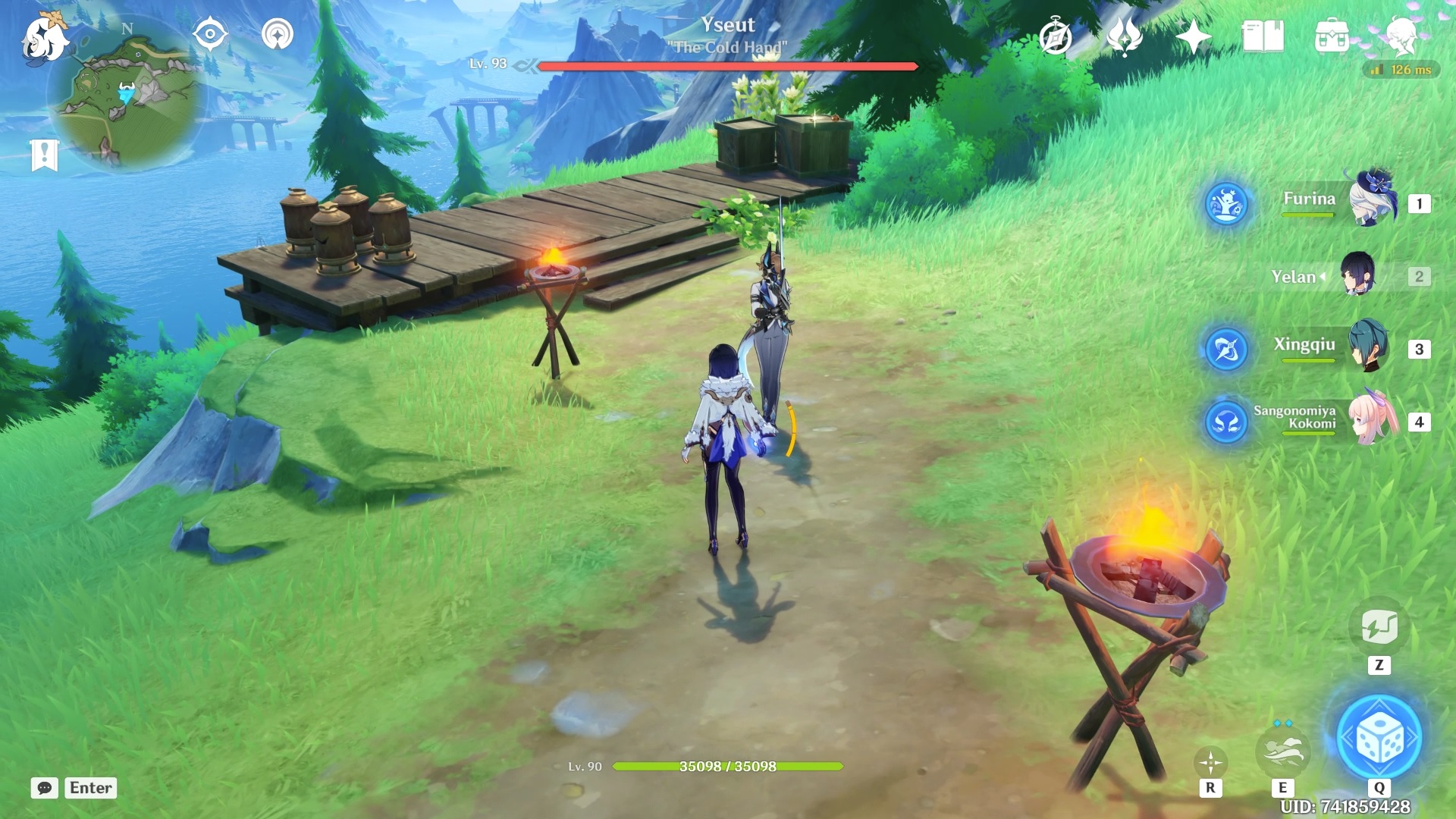Screen dimensions: 1456x819
Task: Open the Adventurer Handbook book icon
Action: point(1263,36)
